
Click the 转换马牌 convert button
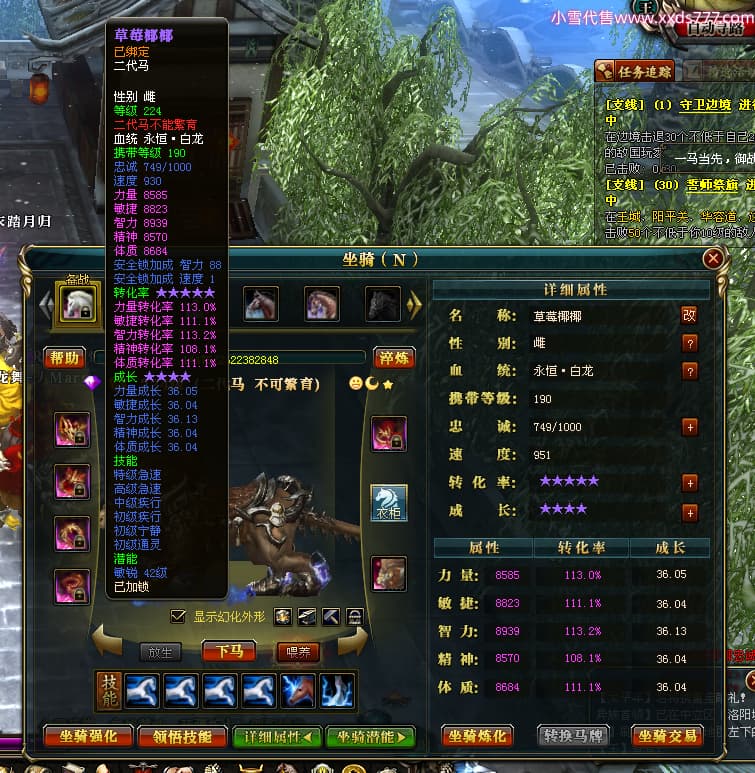click(573, 737)
